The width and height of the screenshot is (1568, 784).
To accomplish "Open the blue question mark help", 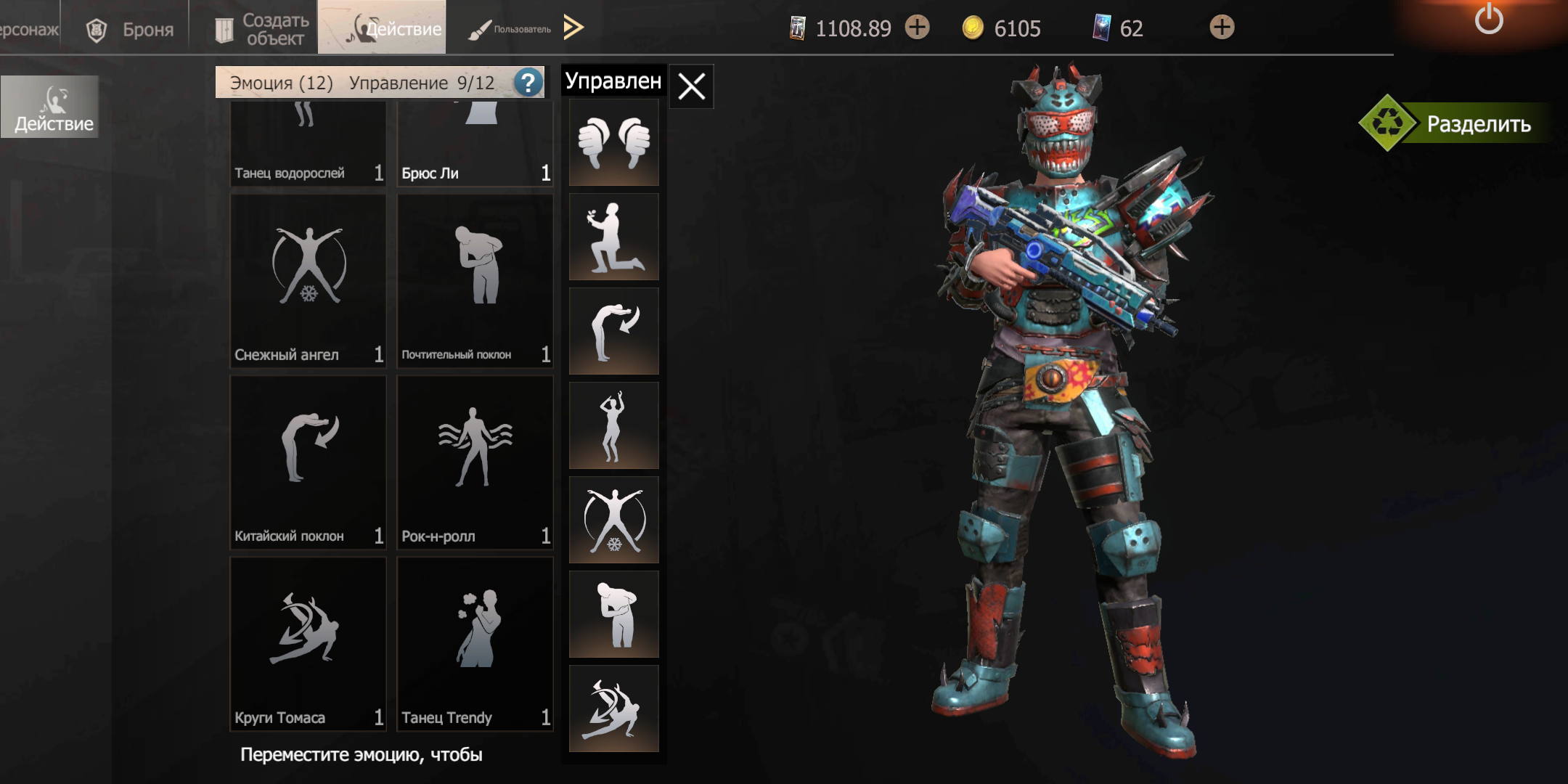I will (x=528, y=83).
